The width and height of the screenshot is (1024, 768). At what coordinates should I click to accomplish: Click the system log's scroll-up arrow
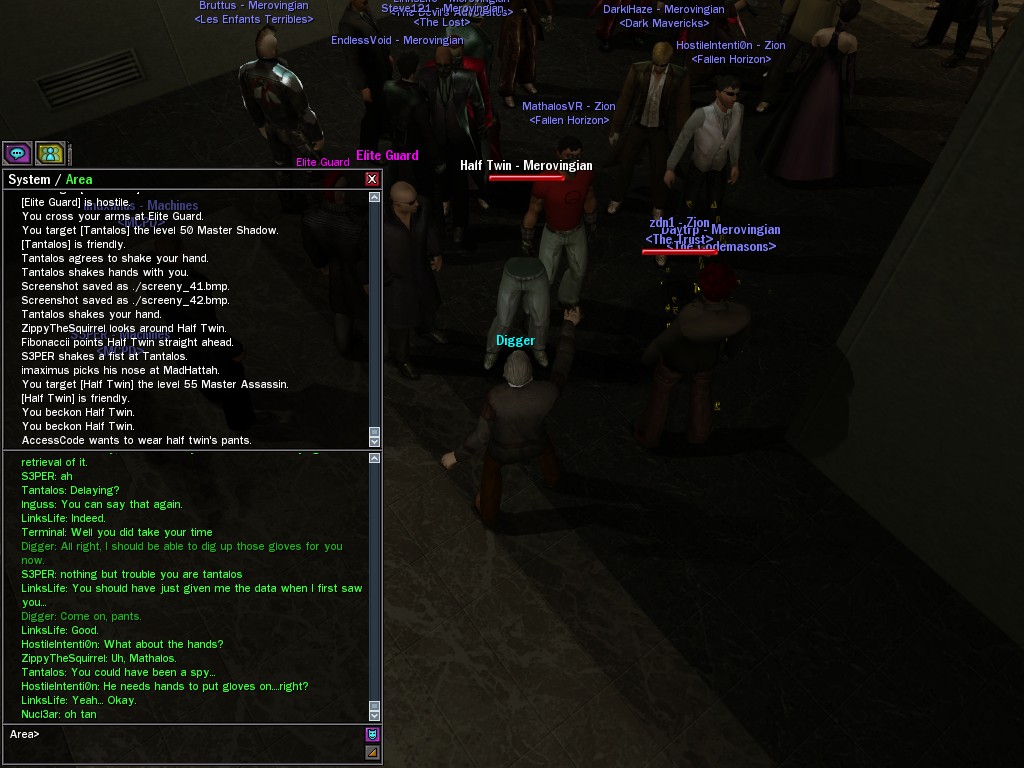pos(375,197)
